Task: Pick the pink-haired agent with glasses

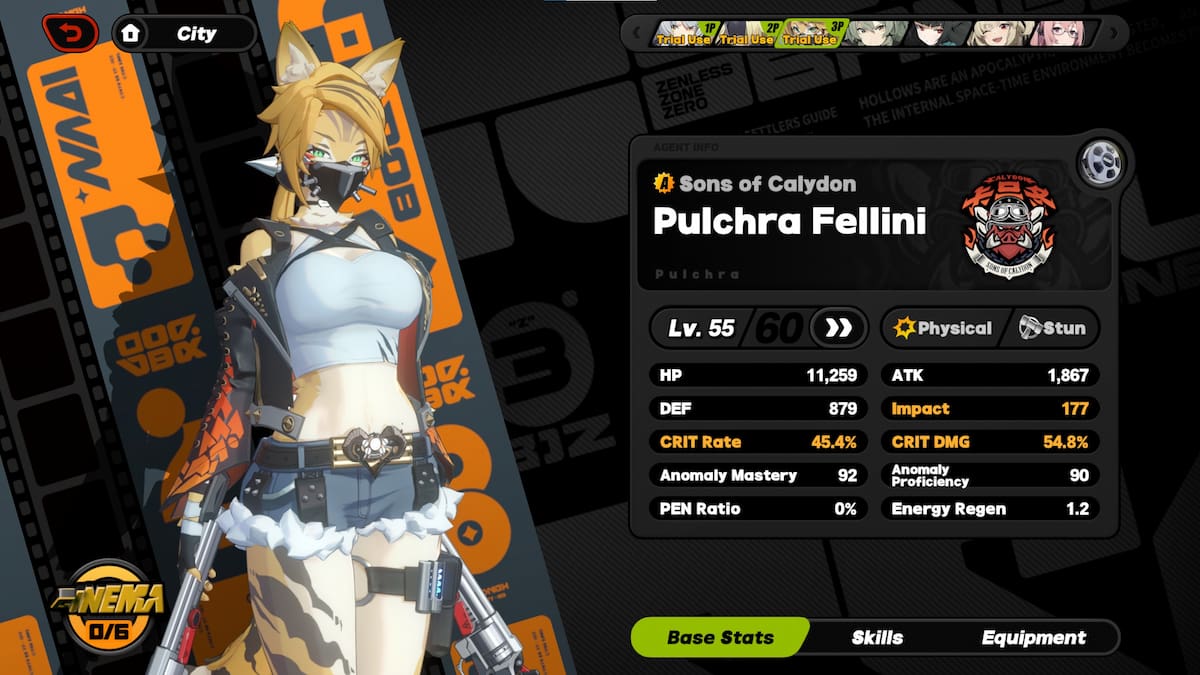Action: [x=1062, y=33]
